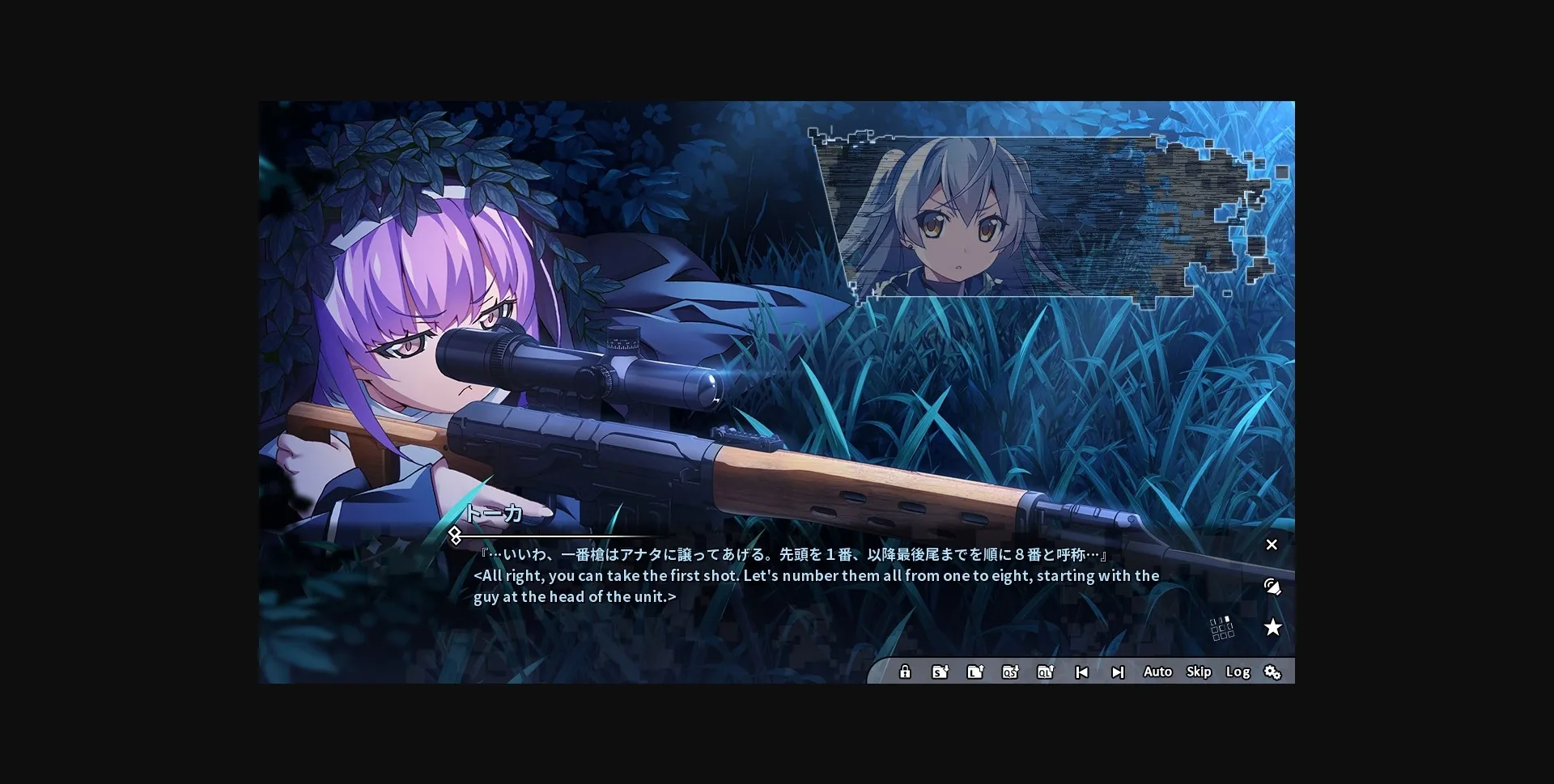Screen dimensions: 1554x784
Task: Click the diamond marker above the dialogue line
Action: pos(456,533)
